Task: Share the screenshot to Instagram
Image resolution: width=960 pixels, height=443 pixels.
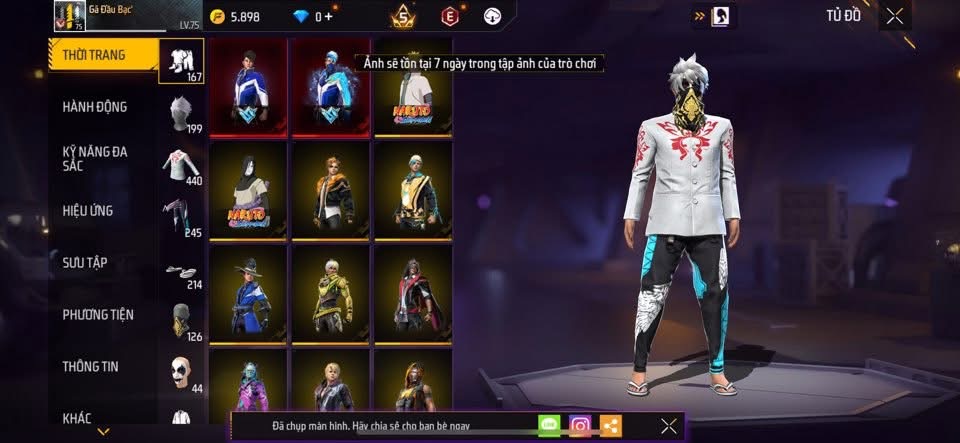Action: click(x=580, y=426)
